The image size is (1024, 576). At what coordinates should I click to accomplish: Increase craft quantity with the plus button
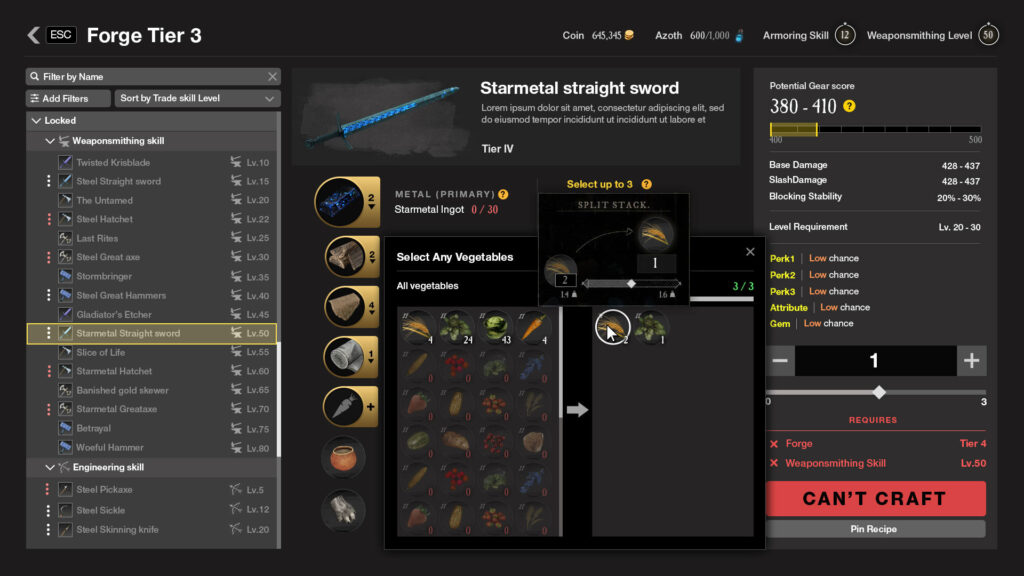point(970,361)
